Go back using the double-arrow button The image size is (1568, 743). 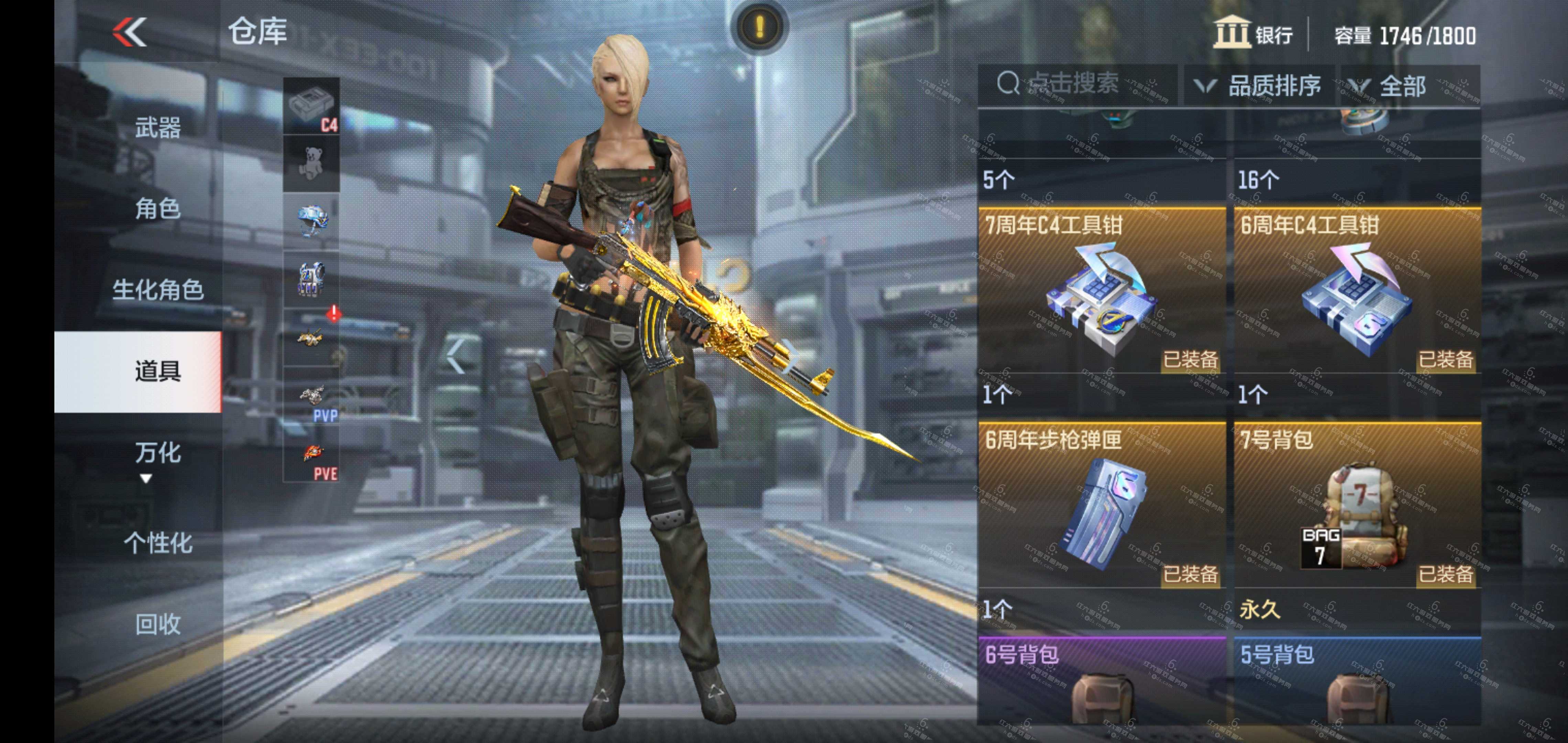[x=130, y=32]
